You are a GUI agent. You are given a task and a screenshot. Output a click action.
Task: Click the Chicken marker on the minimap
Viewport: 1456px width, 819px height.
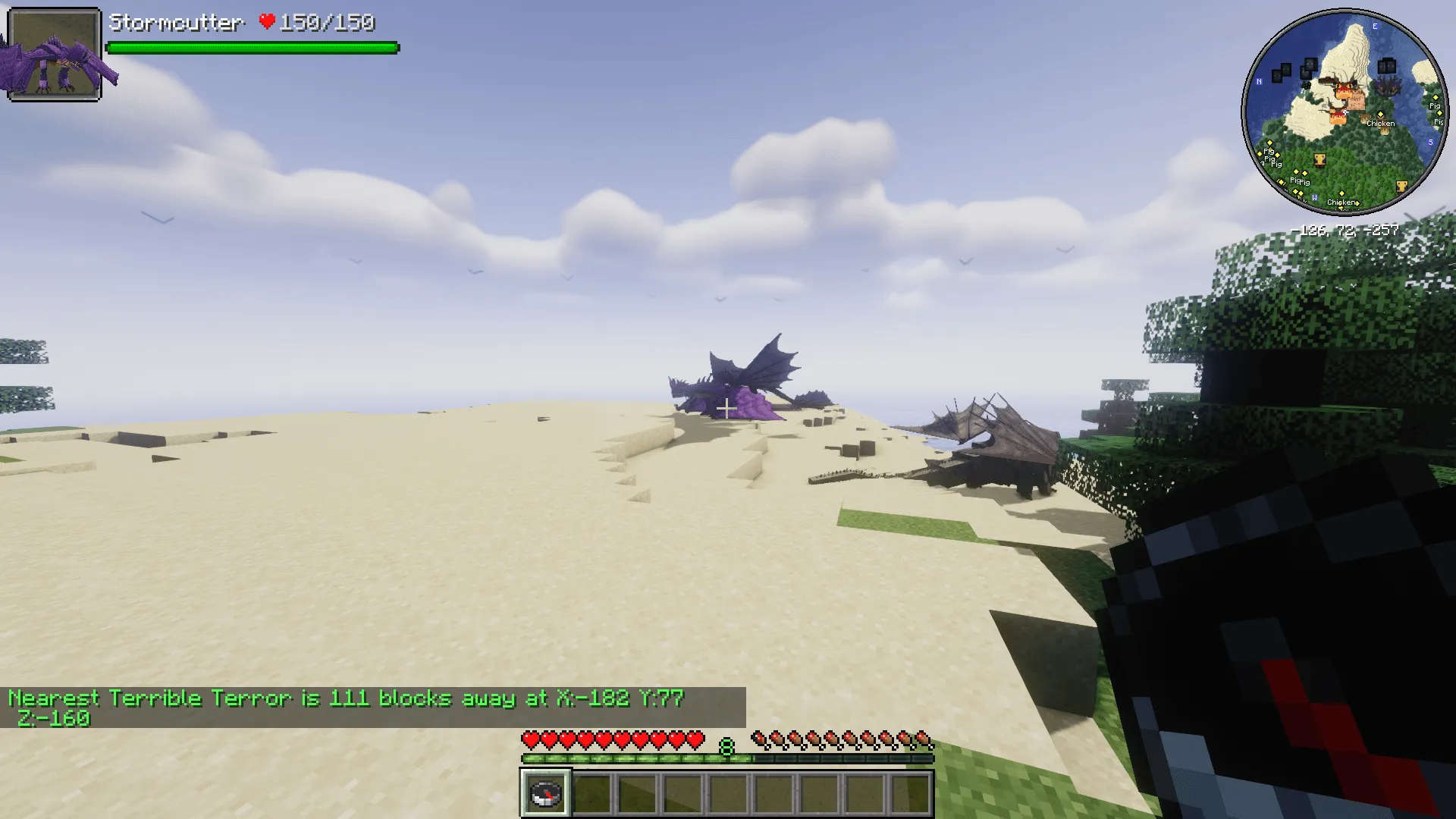pos(1381,124)
